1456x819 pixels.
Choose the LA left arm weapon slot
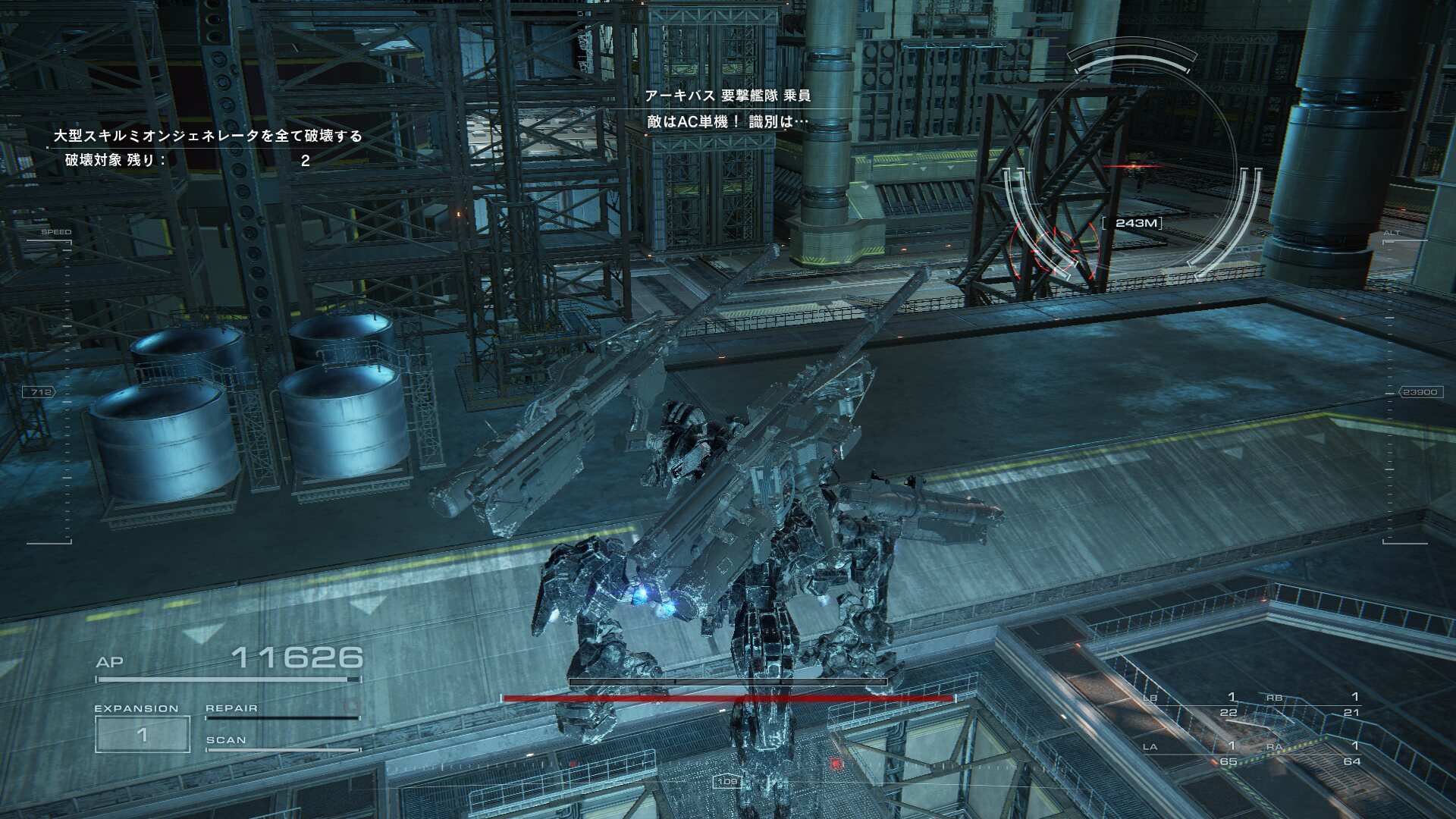pos(1192,754)
